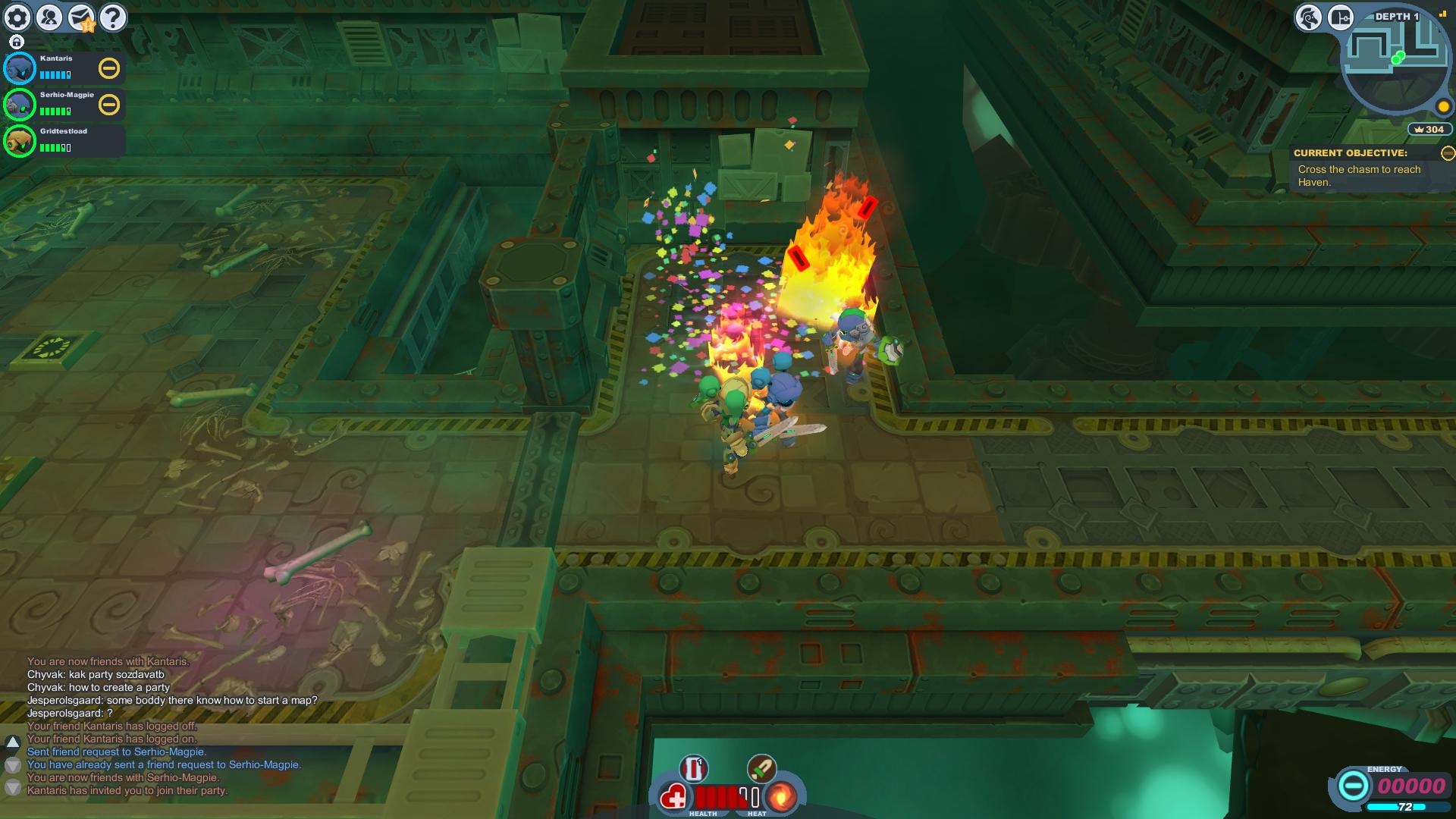Click the yellow minus button beside Kantaris
This screenshot has height=819, width=1456.
pos(109,68)
